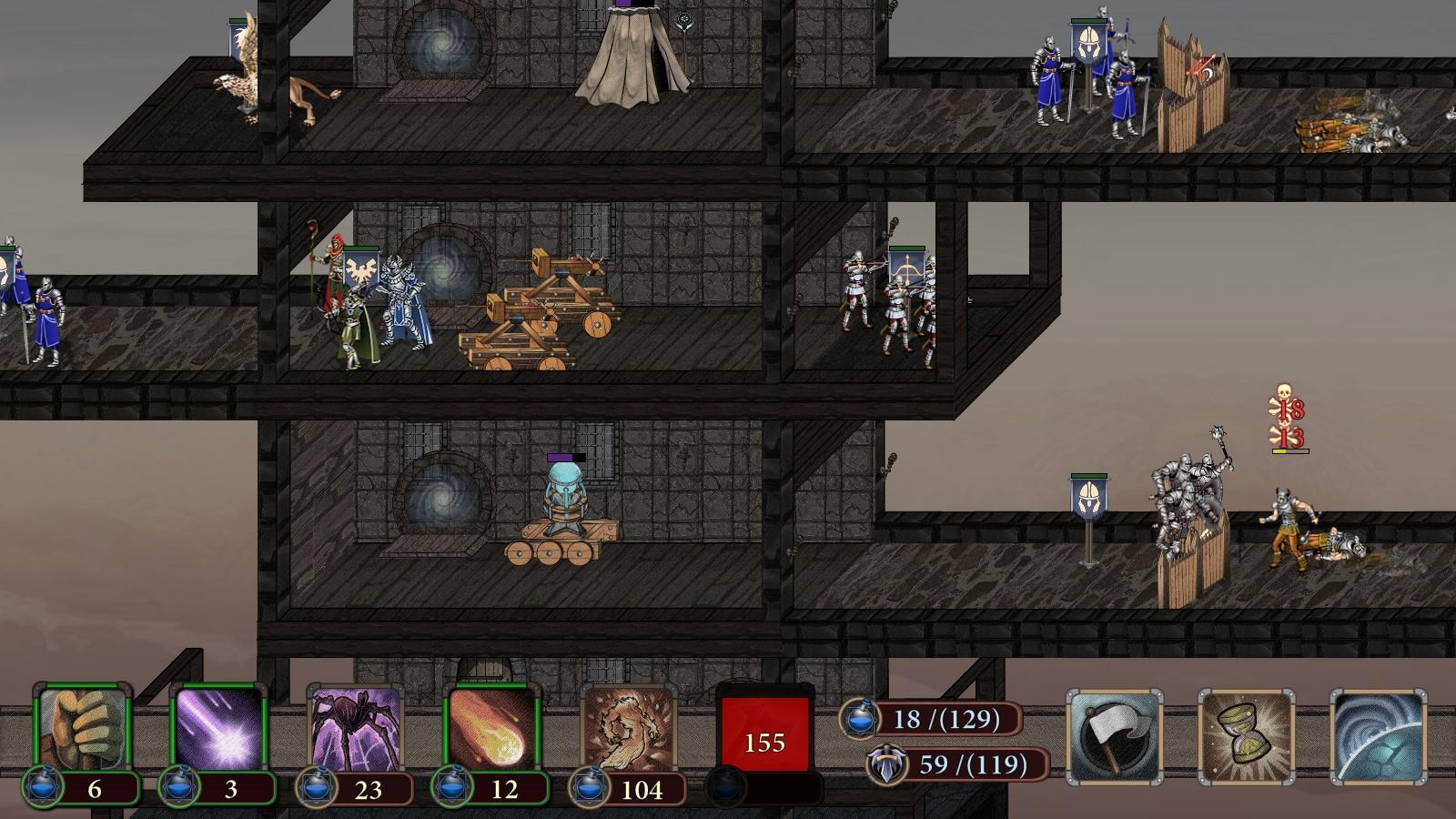
Task: Click the mana potion icon beside 18/(129)
Action: pos(859,718)
